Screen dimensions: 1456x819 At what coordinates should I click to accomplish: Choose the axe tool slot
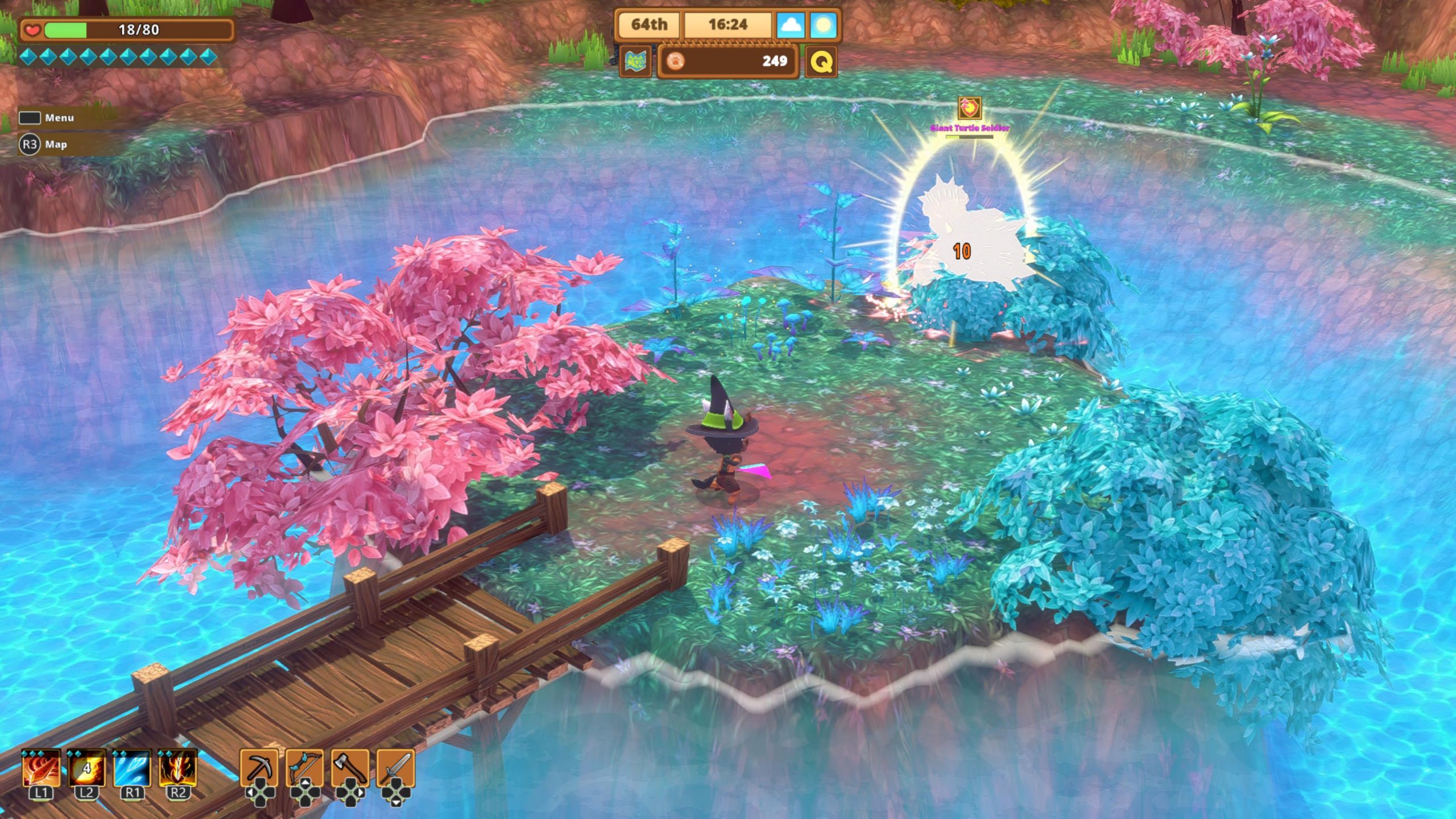point(350,768)
